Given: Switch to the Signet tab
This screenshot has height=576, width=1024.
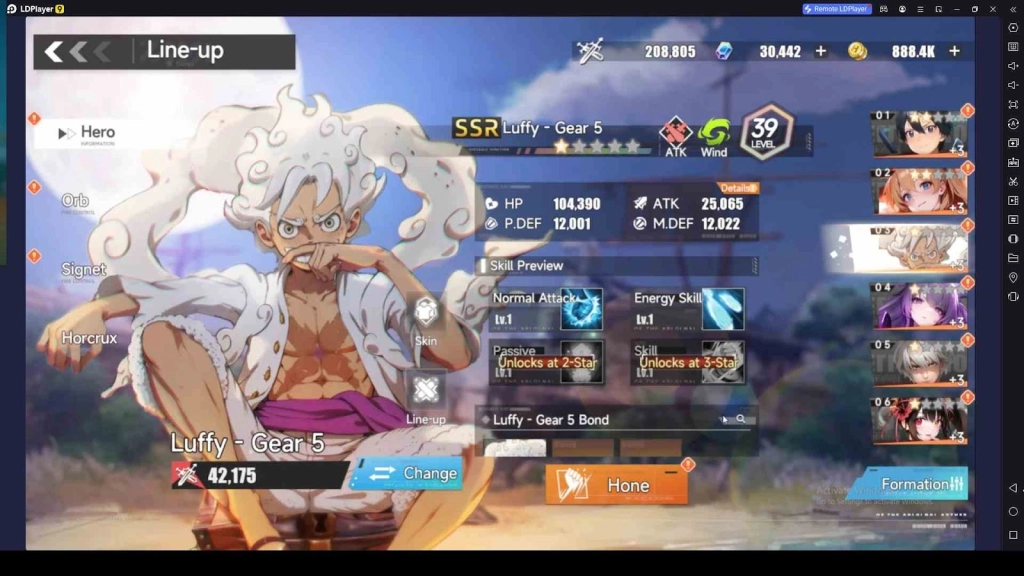Looking at the screenshot, I should [x=84, y=270].
